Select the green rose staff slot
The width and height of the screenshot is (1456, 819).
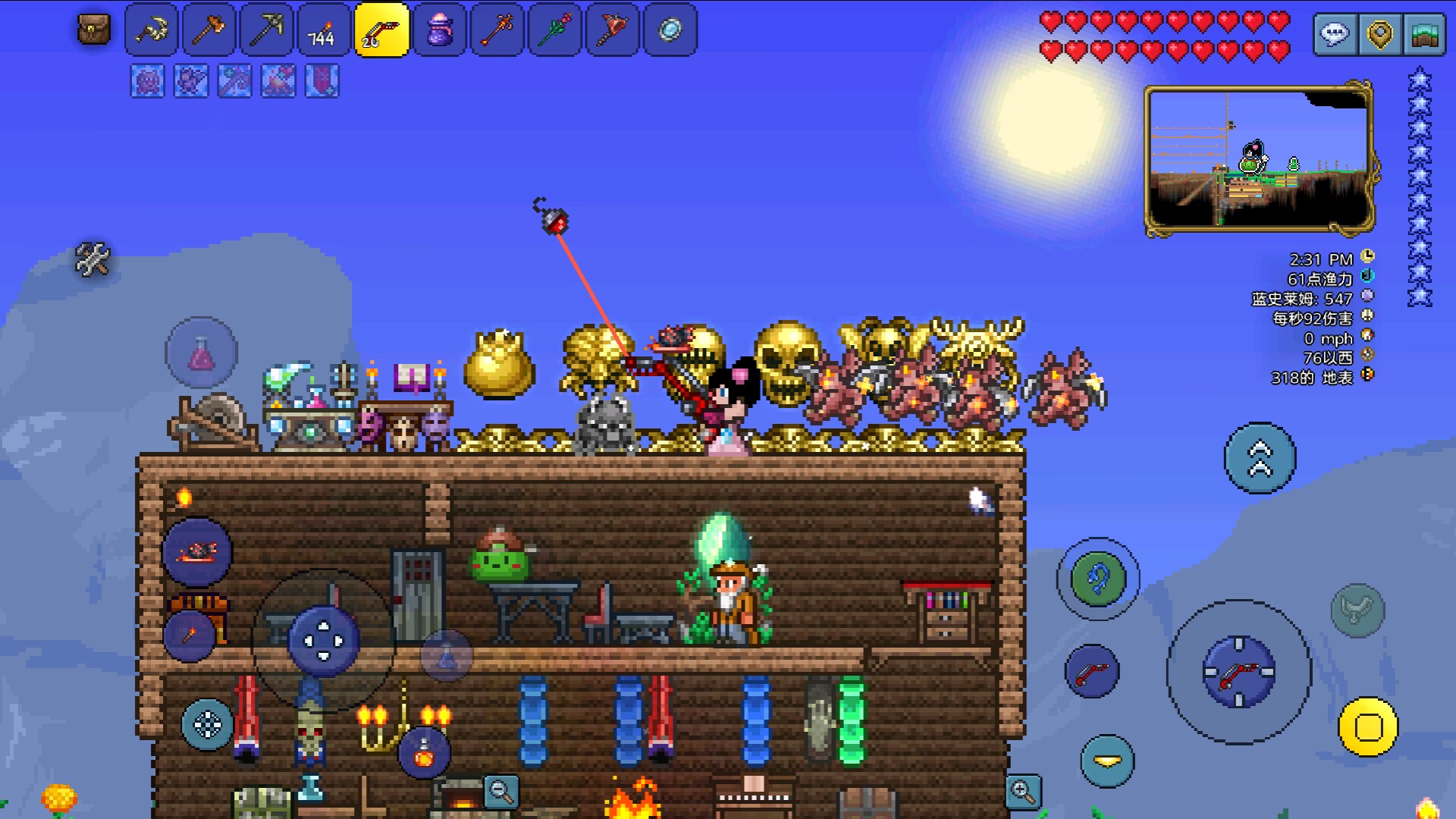[x=554, y=30]
